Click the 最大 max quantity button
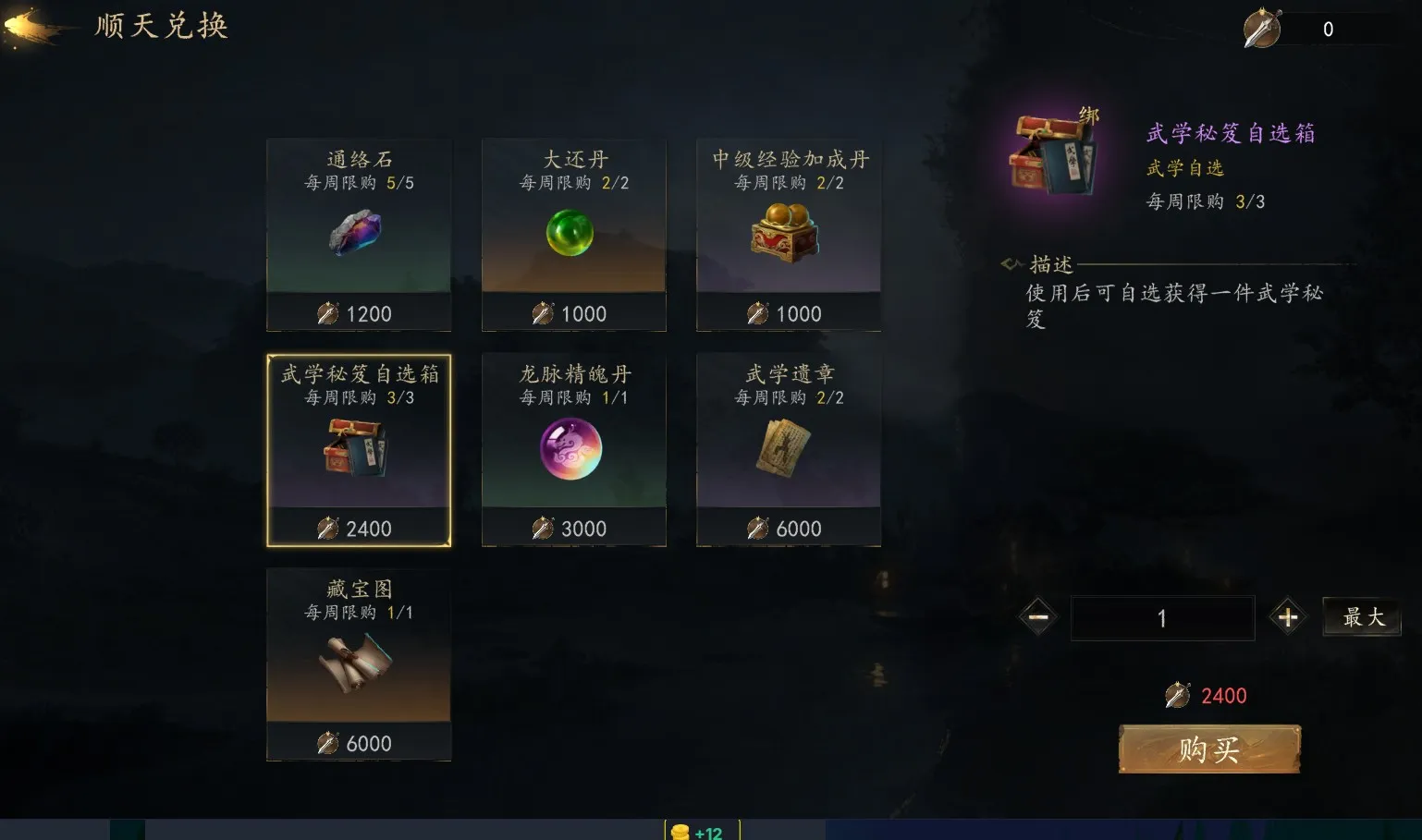Viewport: 1422px width, 840px height. pos(1362,617)
